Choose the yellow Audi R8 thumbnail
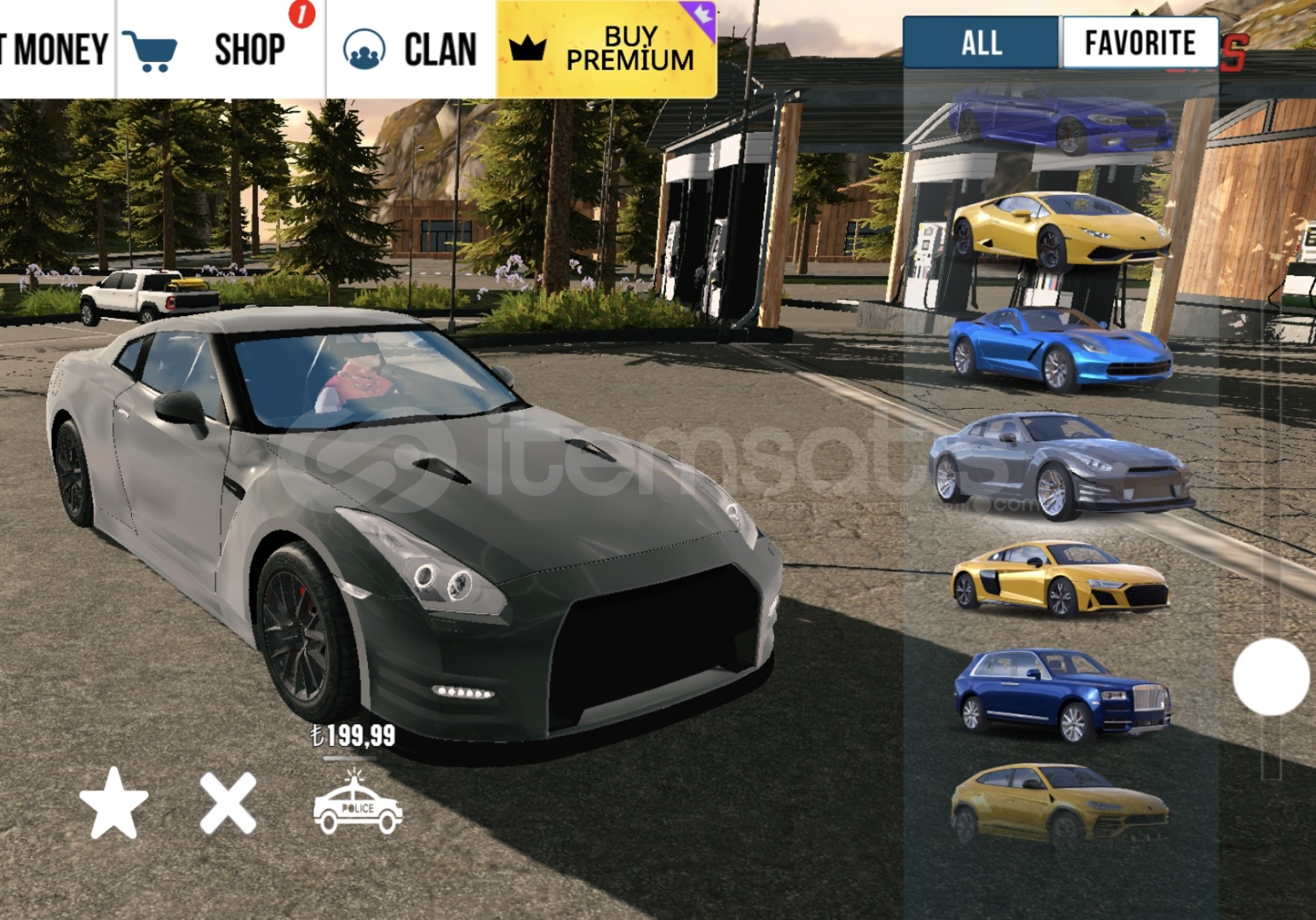The image size is (1316, 920). 1060,579
